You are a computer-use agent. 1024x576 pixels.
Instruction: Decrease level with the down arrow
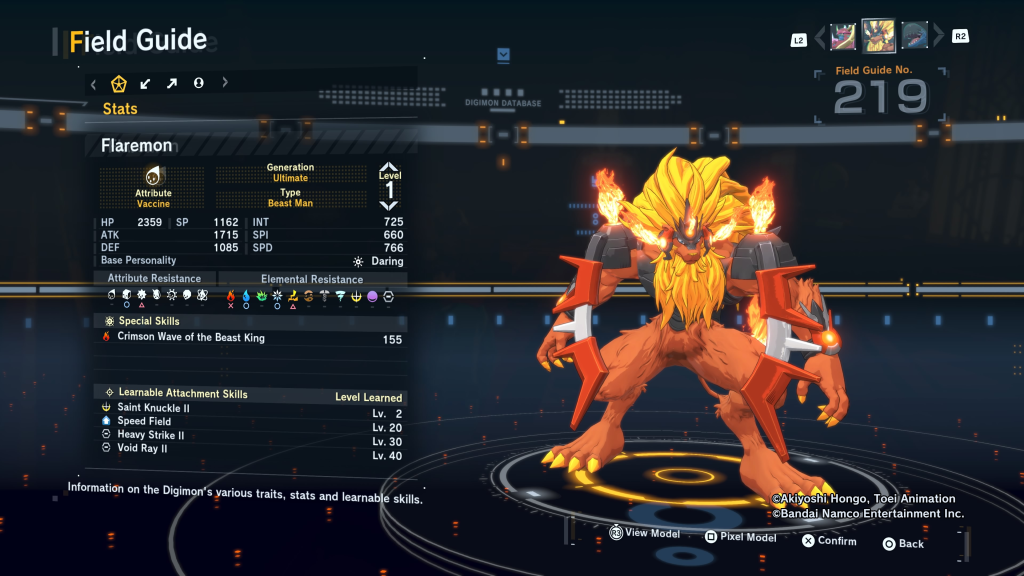(x=389, y=205)
